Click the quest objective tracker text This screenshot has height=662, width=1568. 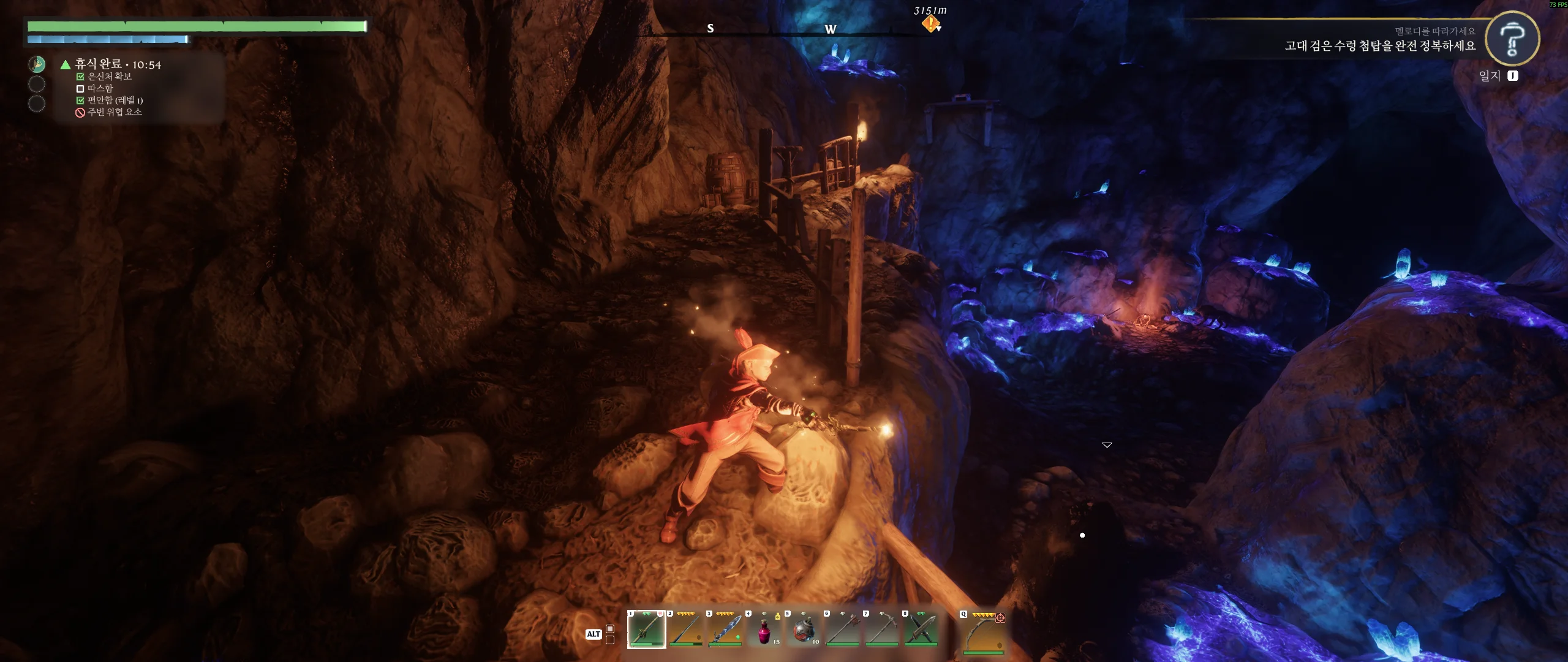(x=1379, y=46)
